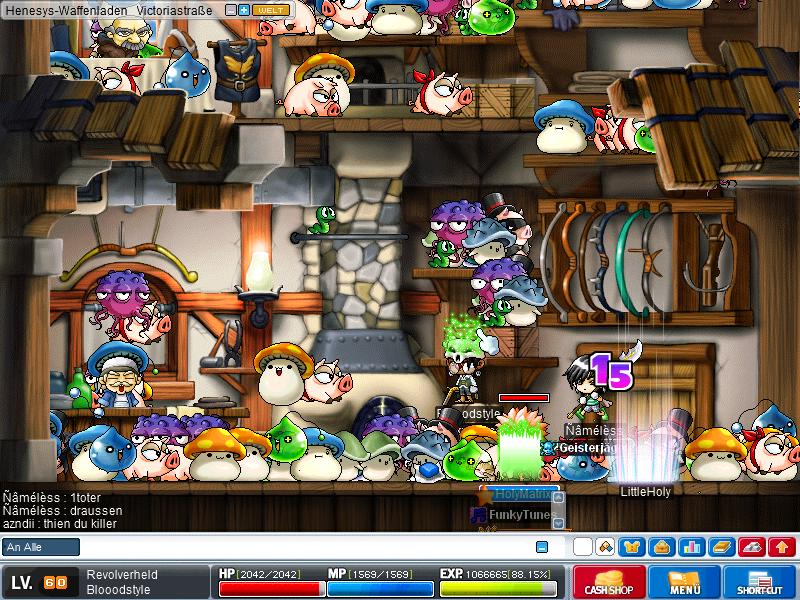800x600 pixels.
Task: Collapse the chat log with the minus button
Action: [x=542, y=547]
